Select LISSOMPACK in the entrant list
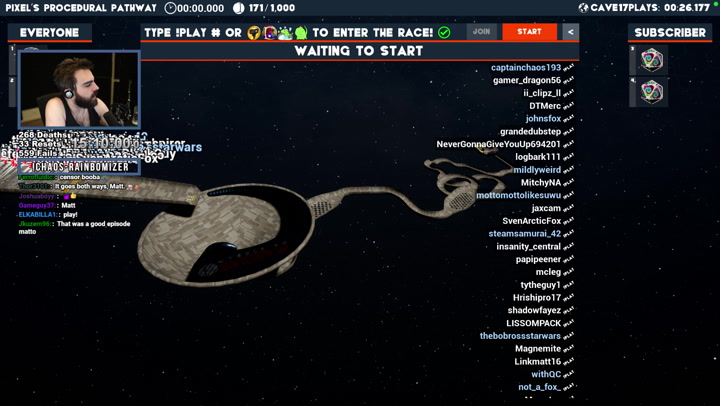Viewport: 720px width, 406px height. tap(533, 323)
